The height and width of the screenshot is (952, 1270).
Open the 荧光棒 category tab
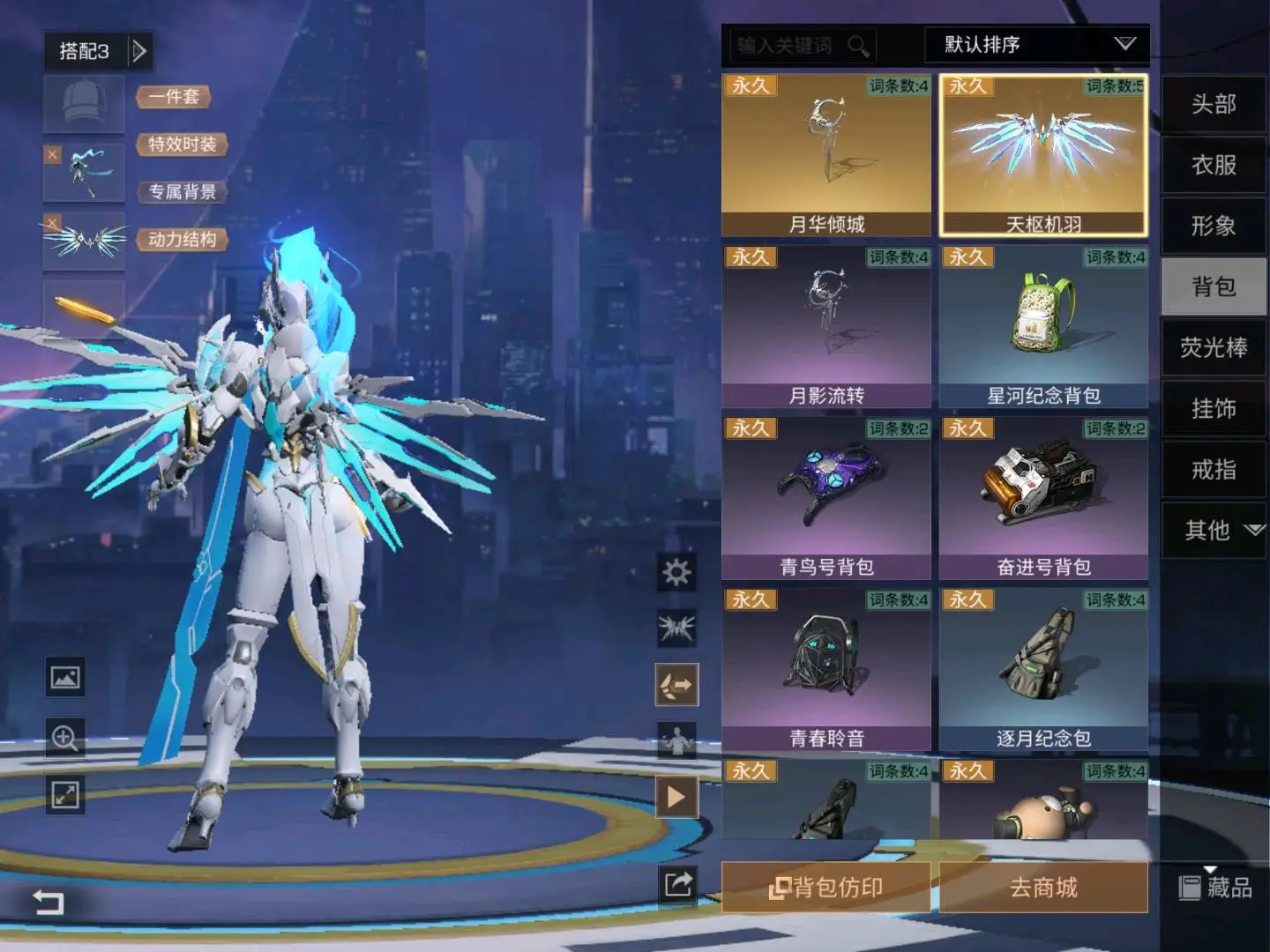1214,348
